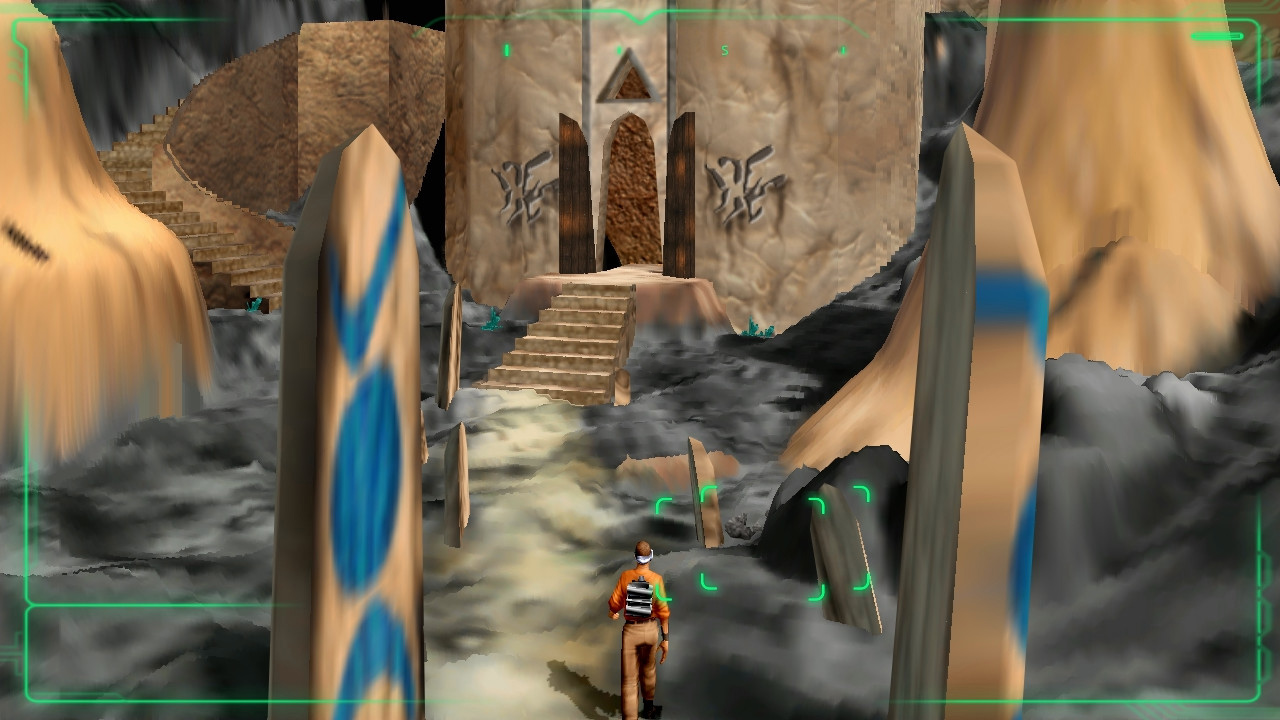Select the rightmost status letter indicator
Image resolution: width=1280 pixels, height=720 pixels.
pyautogui.click(x=843, y=49)
